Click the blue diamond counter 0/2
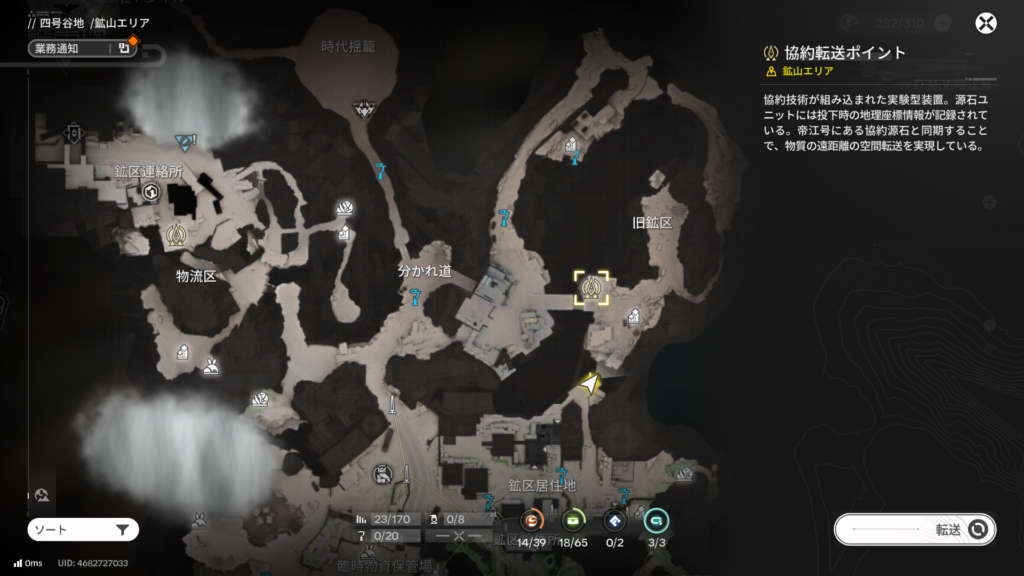 click(615, 520)
